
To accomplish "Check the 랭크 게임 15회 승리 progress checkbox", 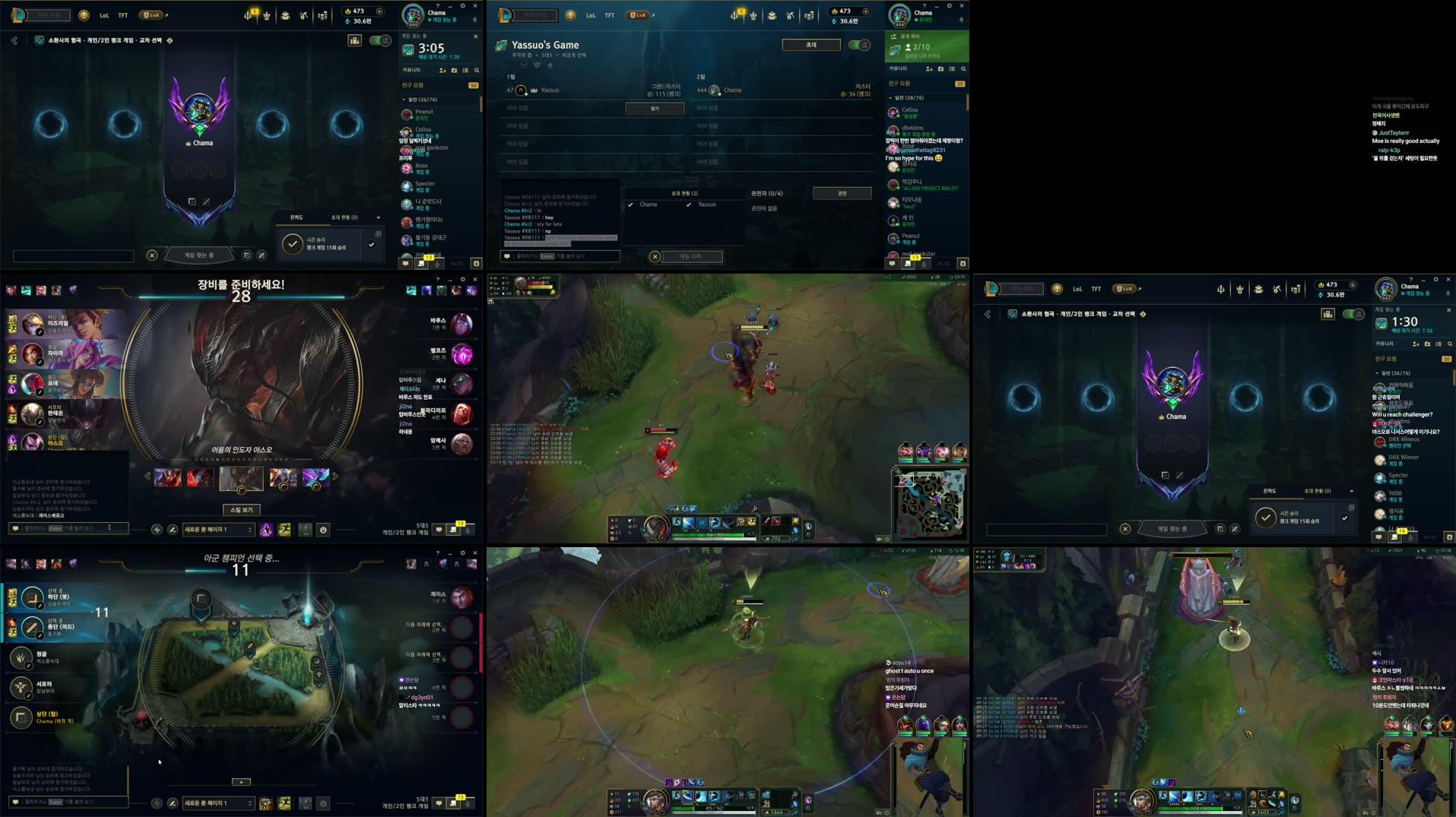I will coord(372,245).
